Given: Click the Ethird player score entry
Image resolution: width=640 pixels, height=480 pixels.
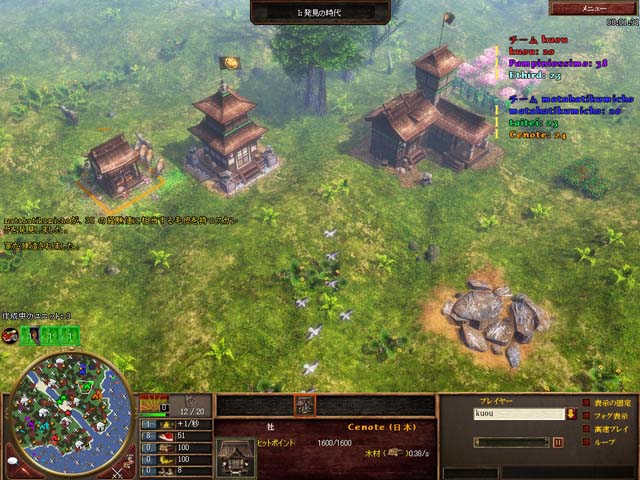Looking at the screenshot, I should click(x=536, y=73).
